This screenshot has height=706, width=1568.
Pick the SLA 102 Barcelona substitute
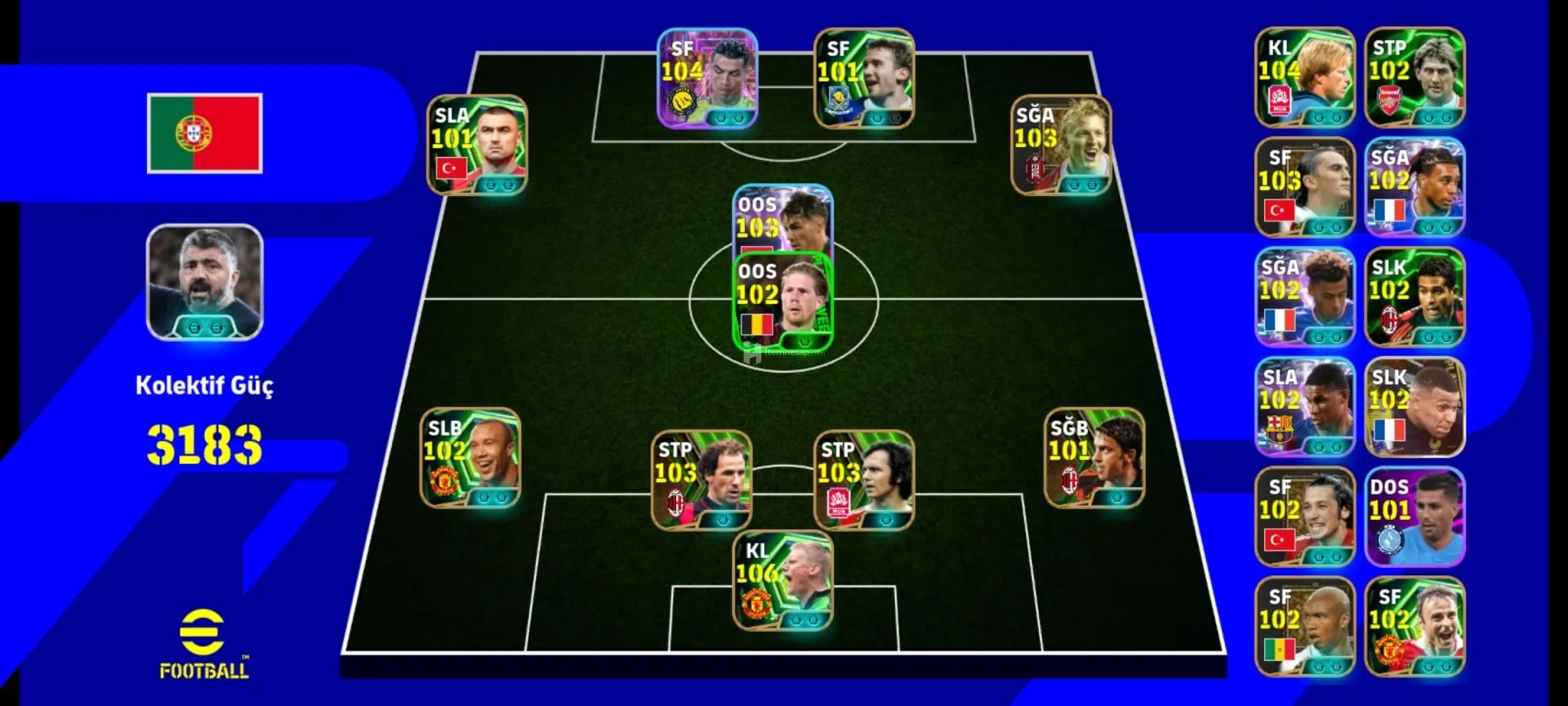click(1305, 407)
